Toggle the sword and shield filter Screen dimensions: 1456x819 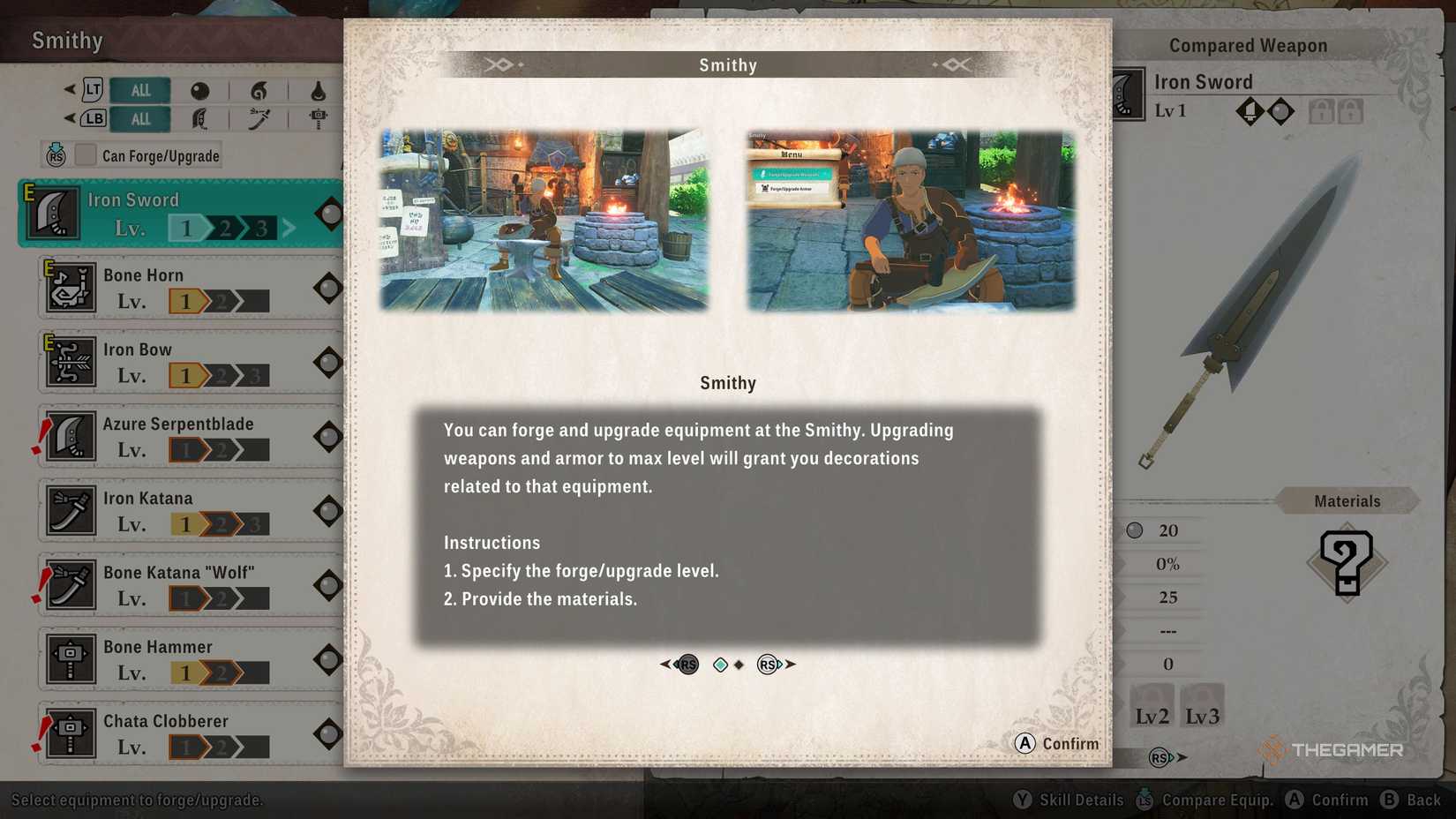pyautogui.click(x=199, y=89)
